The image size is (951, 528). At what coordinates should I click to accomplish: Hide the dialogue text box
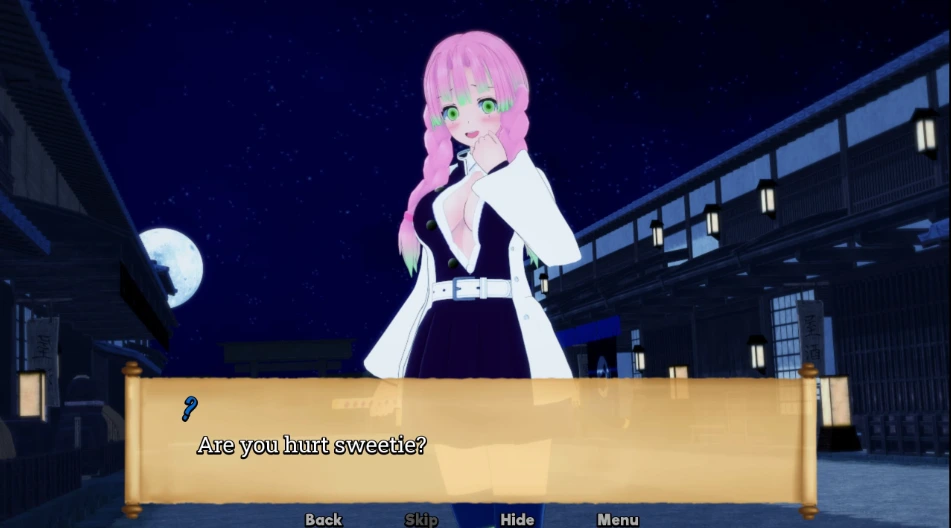[517, 519]
